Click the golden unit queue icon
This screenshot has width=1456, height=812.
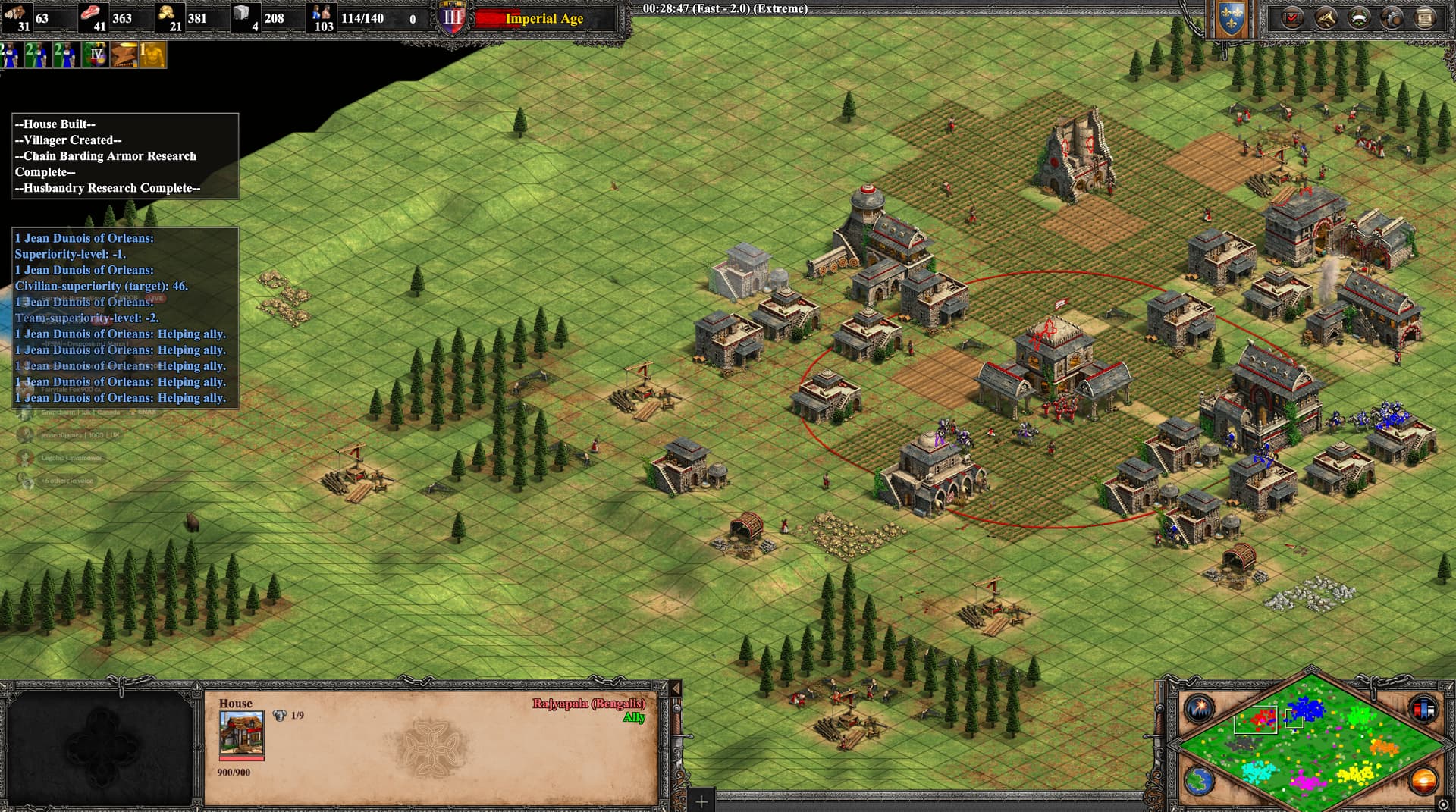click(x=152, y=55)
